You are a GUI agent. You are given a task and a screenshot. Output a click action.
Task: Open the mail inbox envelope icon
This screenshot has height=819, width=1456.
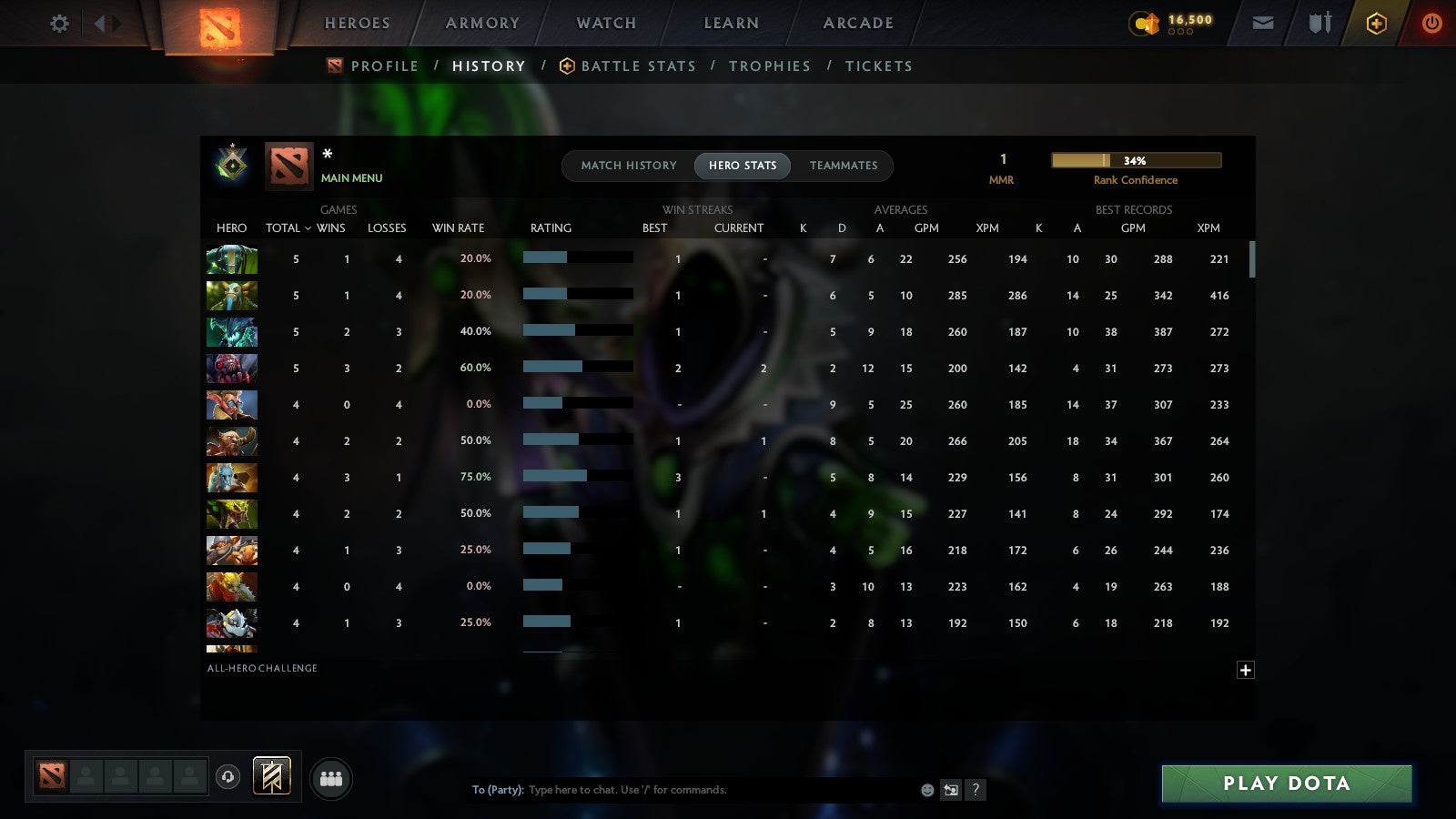click(x=1263, y=23)
